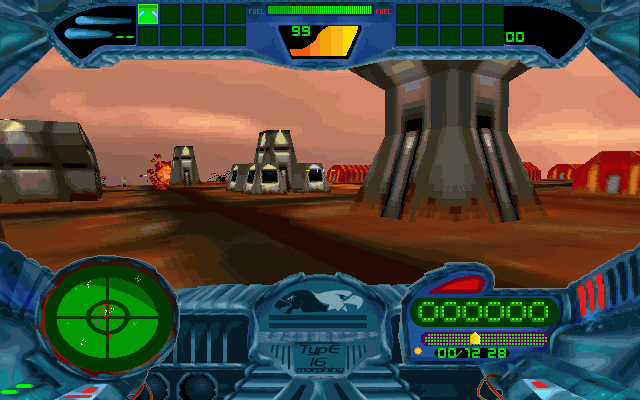Select the highlighted green item slot
Viewport: 640px width, 400px height.
pos(148,14)
